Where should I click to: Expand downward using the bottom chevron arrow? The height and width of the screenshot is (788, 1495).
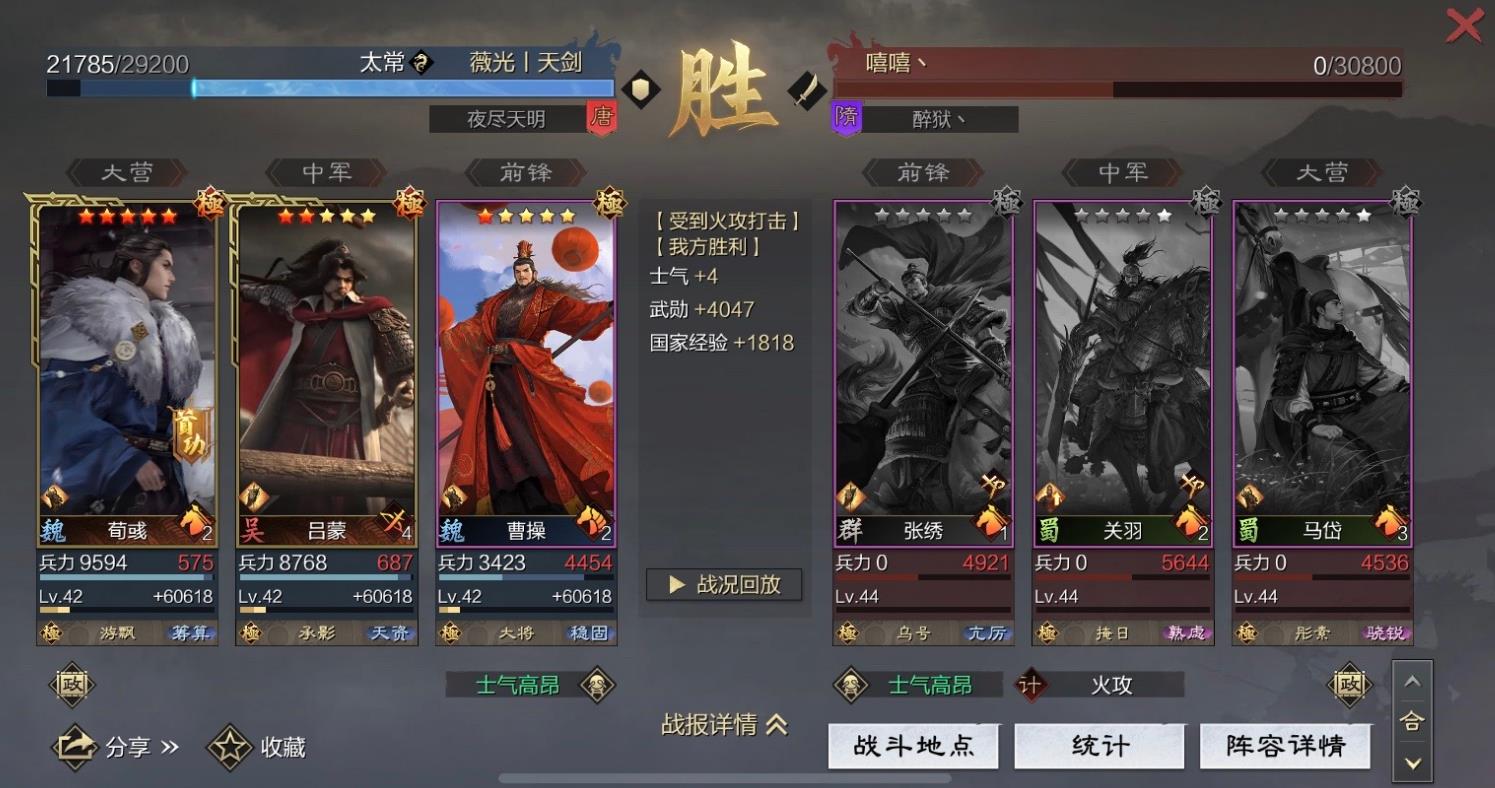point(1412,762)
